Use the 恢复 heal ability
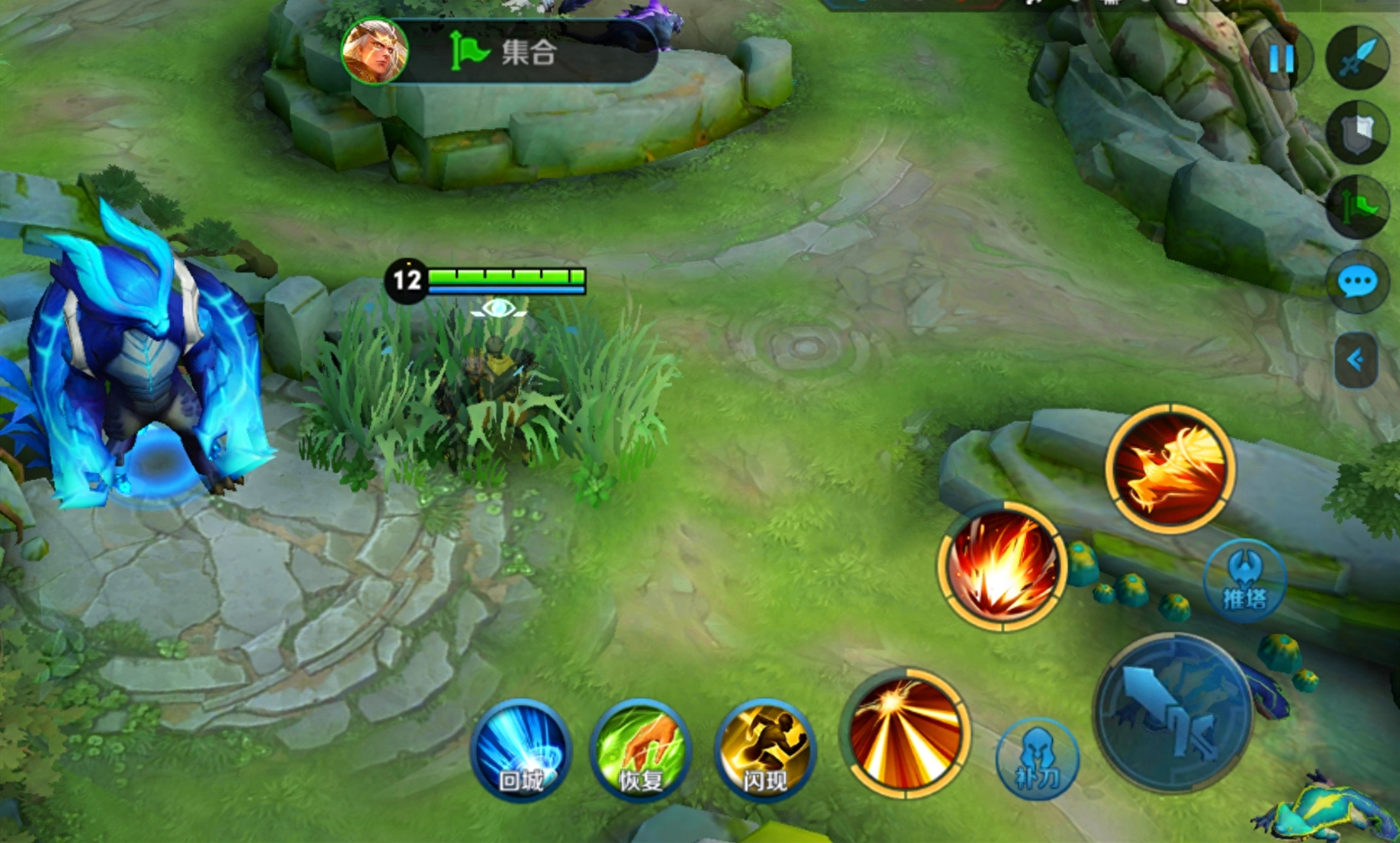 (640, 750)
